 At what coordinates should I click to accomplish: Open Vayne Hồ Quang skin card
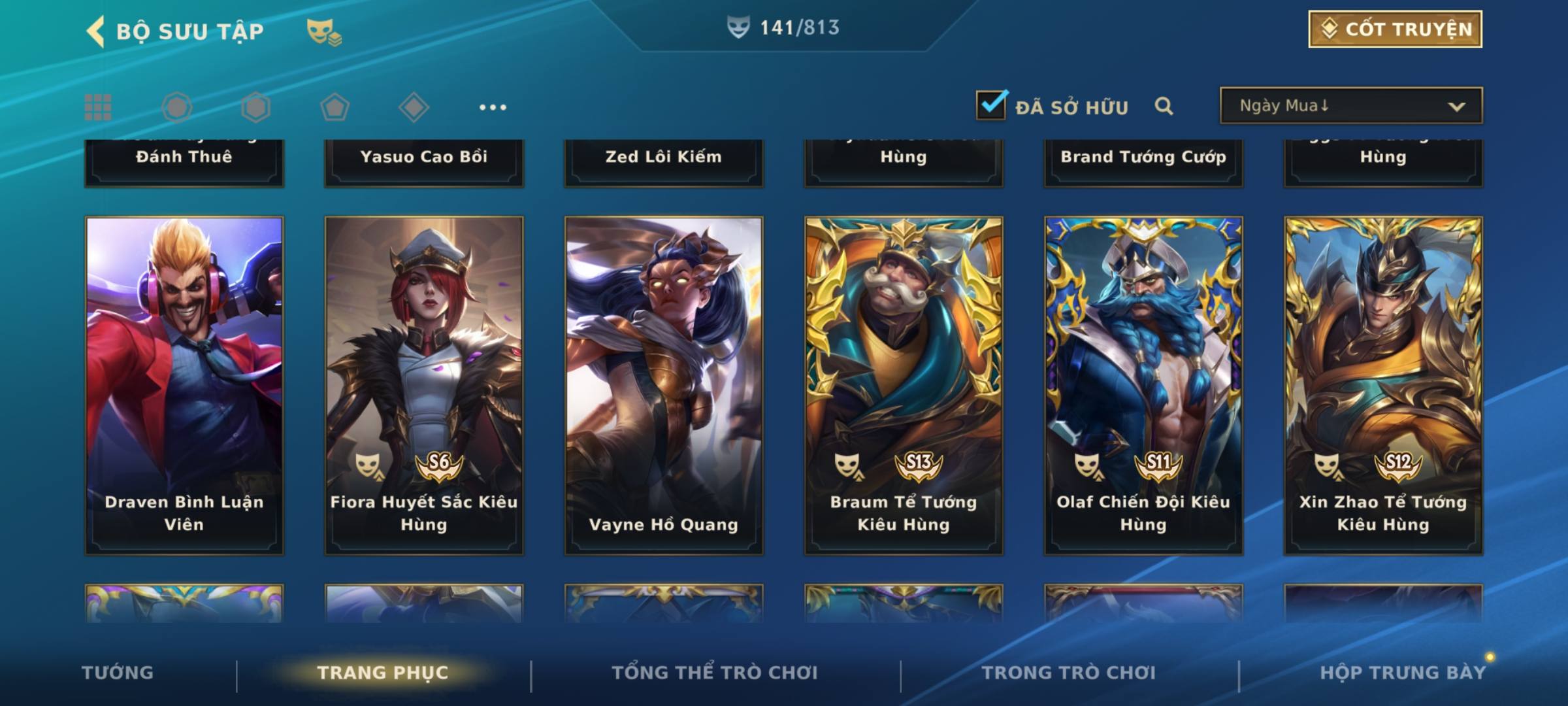tap(664, 386)
